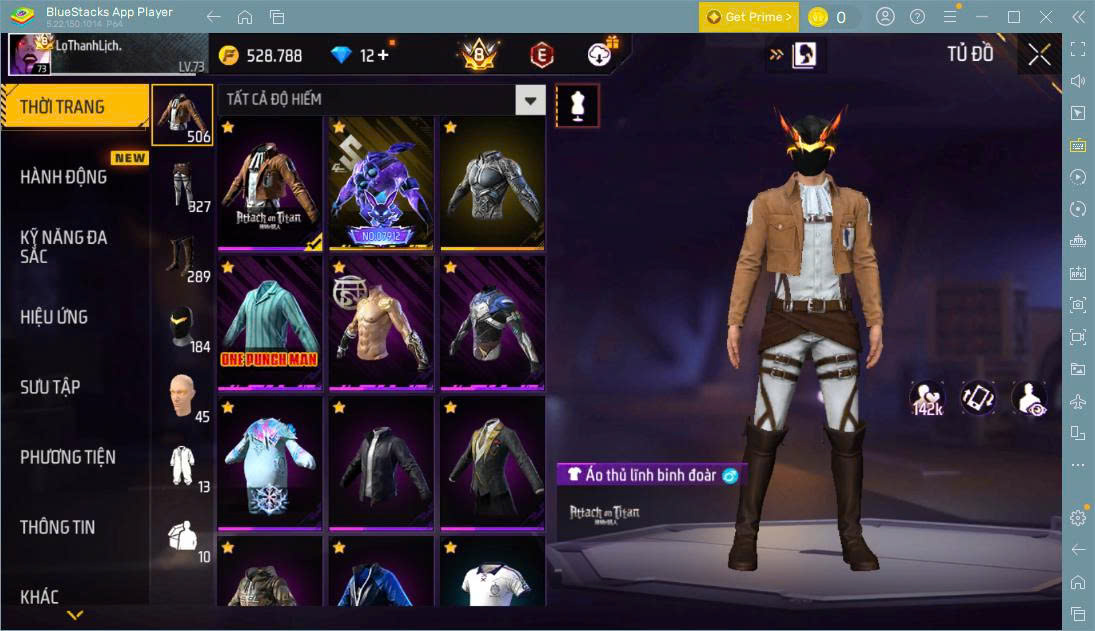Choose the One Punch Man teal pajama top
The height and width of the screenshot is (631, 1095).
[x=270, y=322]
